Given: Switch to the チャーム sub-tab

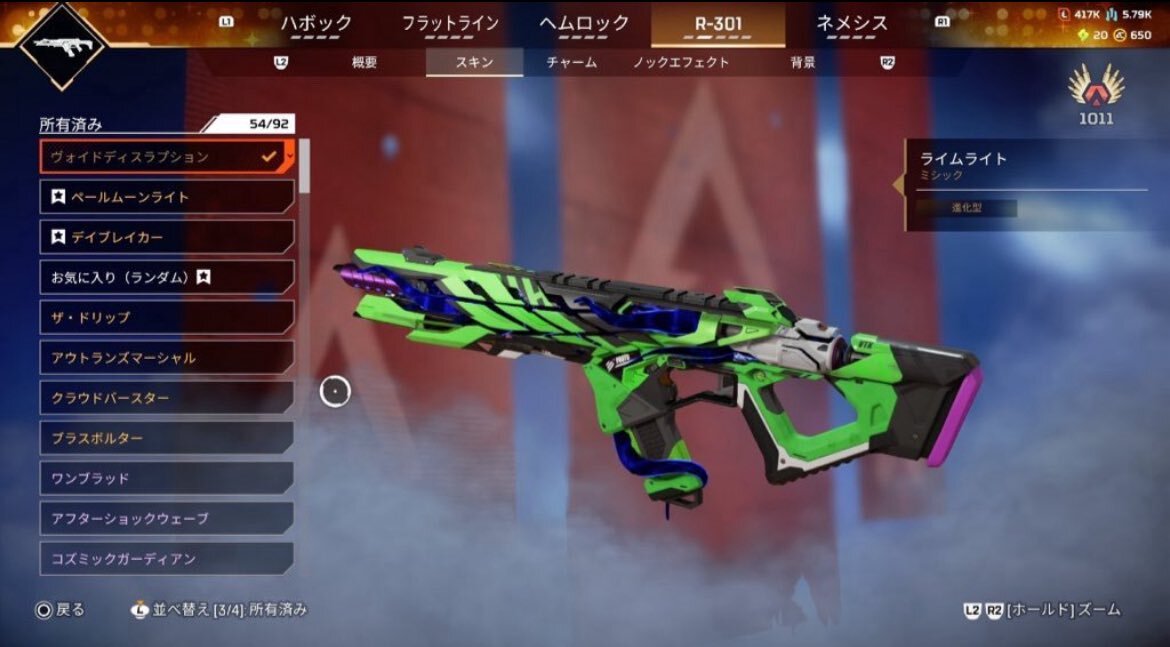Looking at the screenshot, I should tap(572, 62).
